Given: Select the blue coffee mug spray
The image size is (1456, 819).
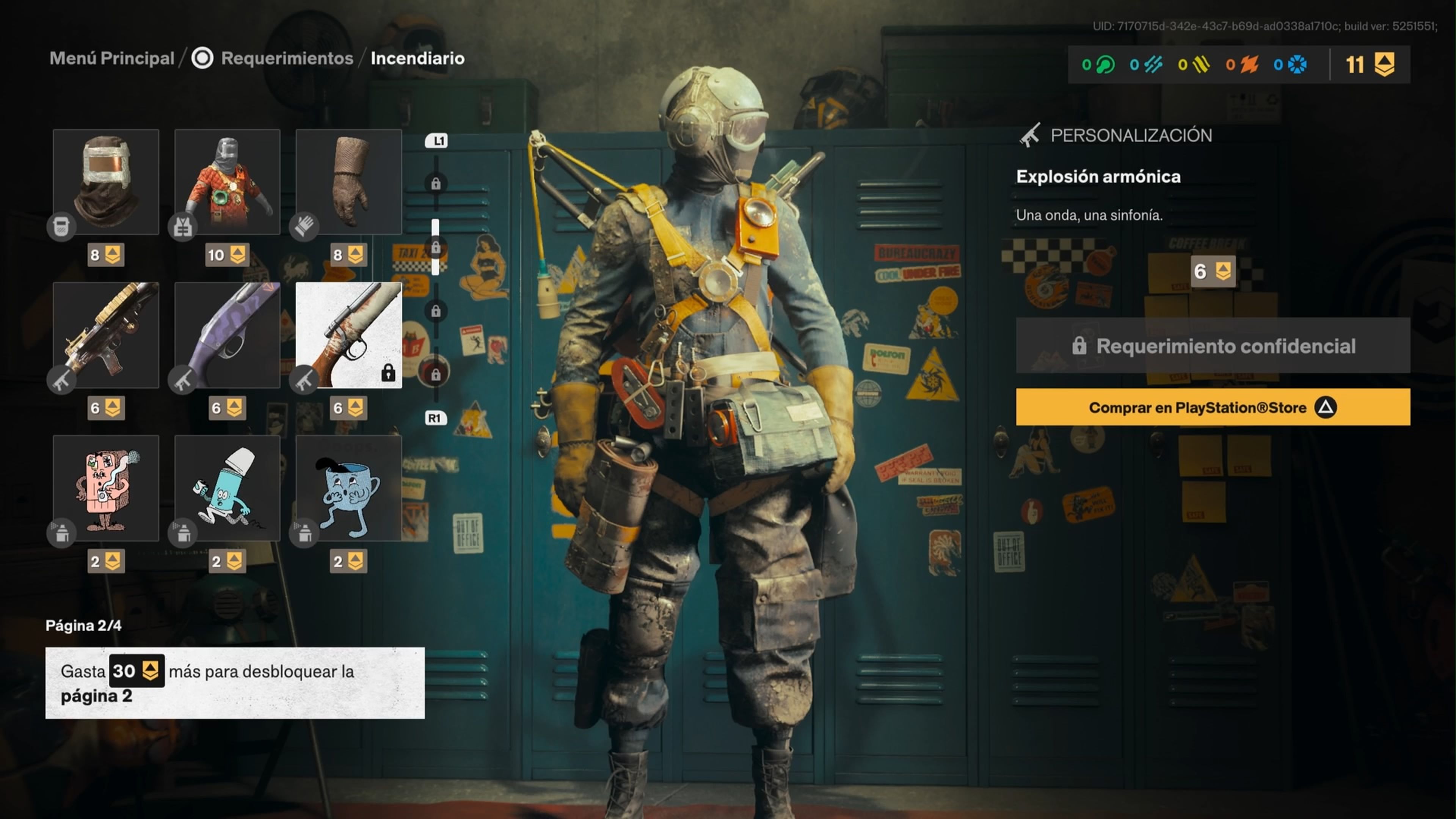Looking at the screenshot, I should click(349, 488).
